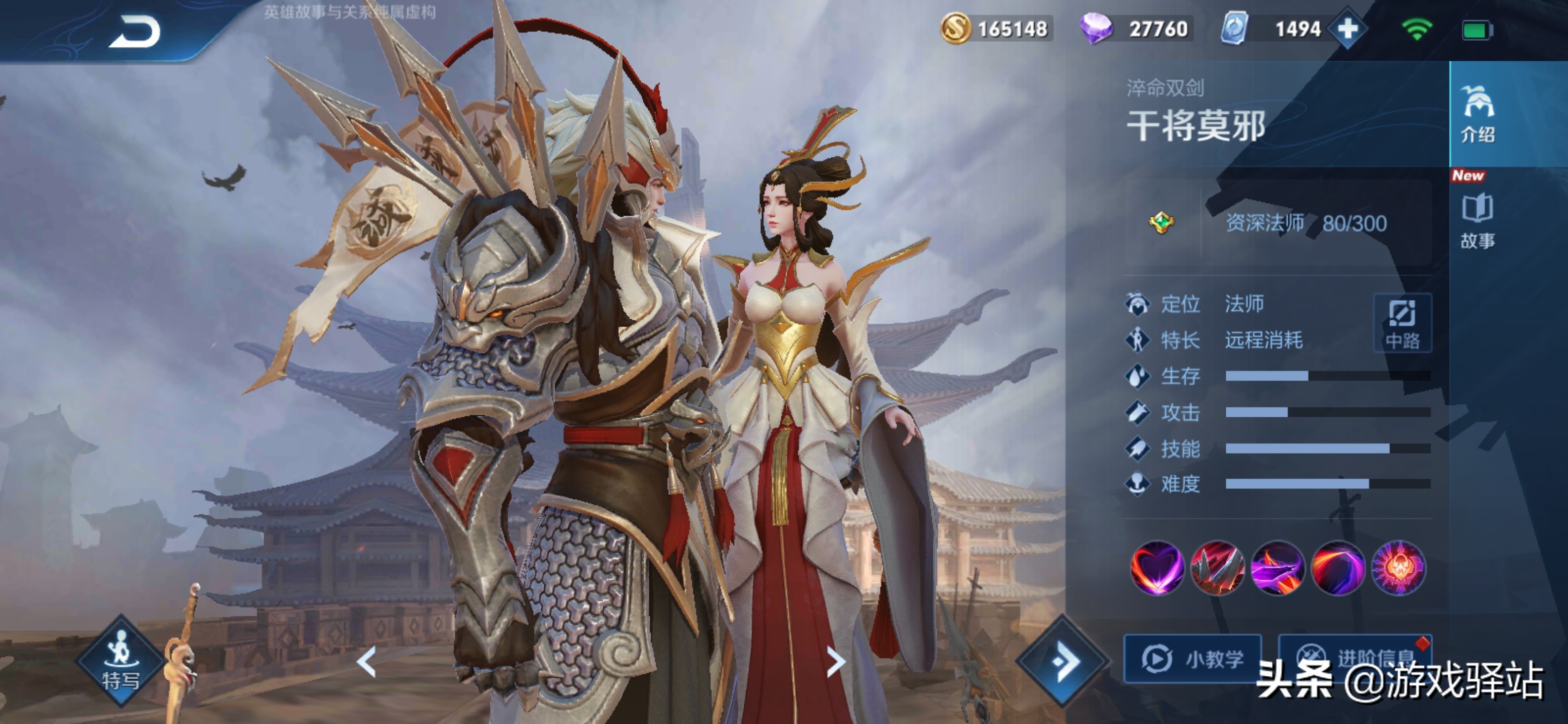Open the 小教学 tutorial video
This screenshot has height=724, width=1568.
(1193, 659)
